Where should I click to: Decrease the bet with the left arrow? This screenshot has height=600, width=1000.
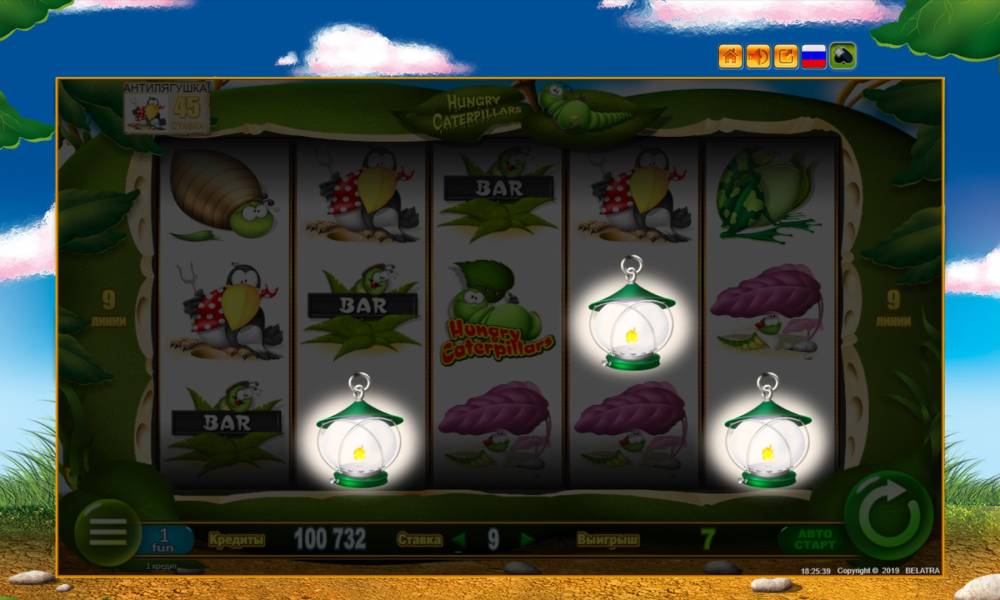coord(458,540)
